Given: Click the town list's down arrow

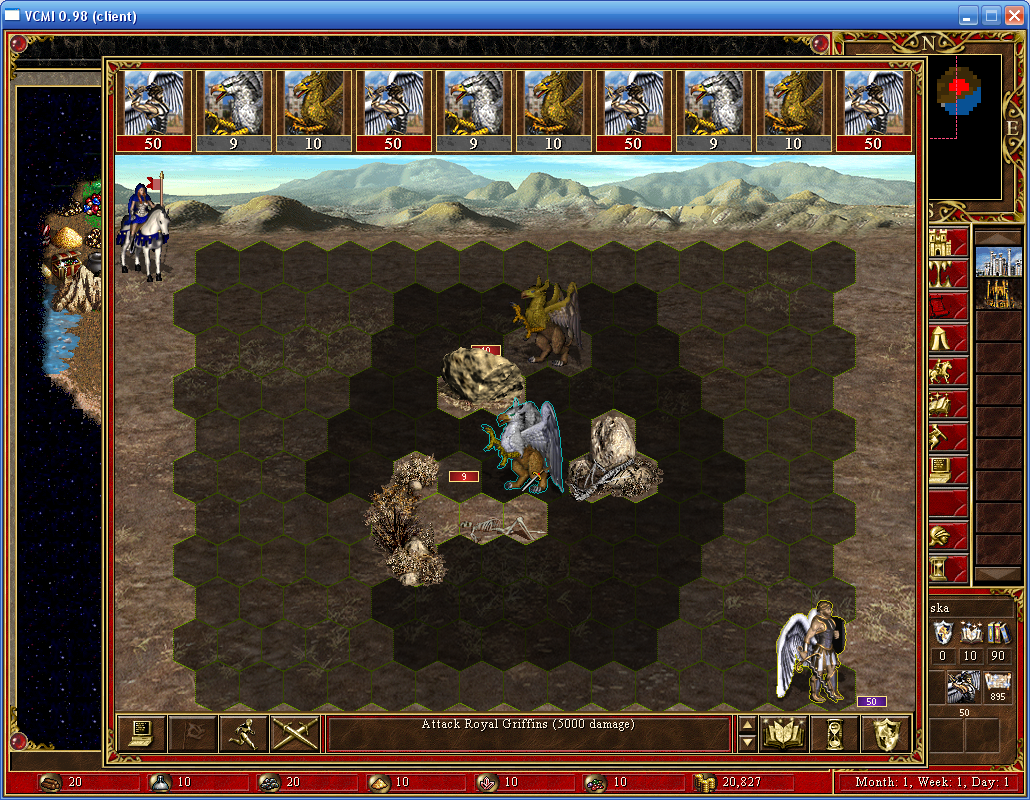Looking at the screenshot, I should tap(998, 574).
